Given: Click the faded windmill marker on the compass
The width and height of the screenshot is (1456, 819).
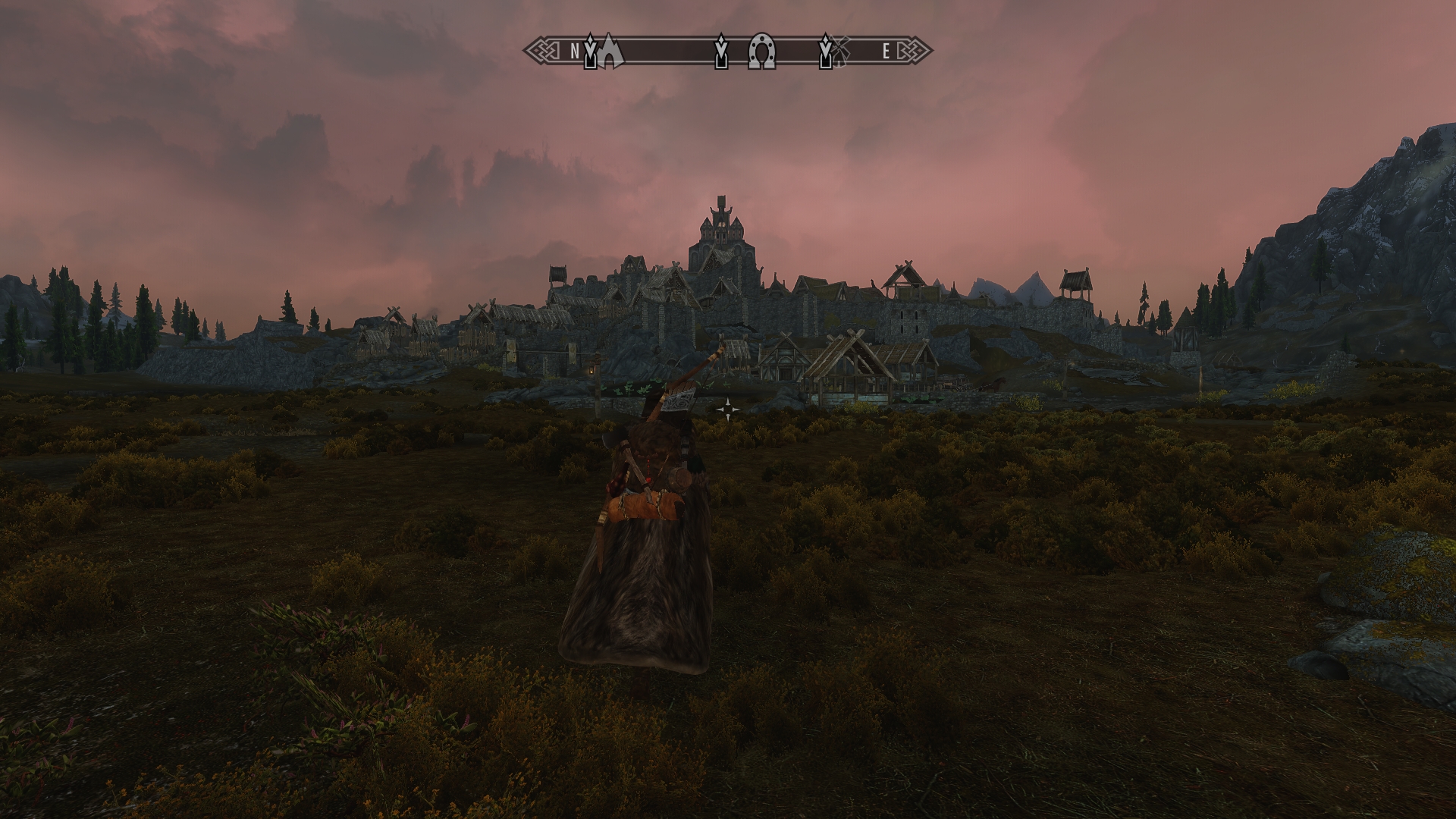Looking at the screenshot, I should point(843,49).
